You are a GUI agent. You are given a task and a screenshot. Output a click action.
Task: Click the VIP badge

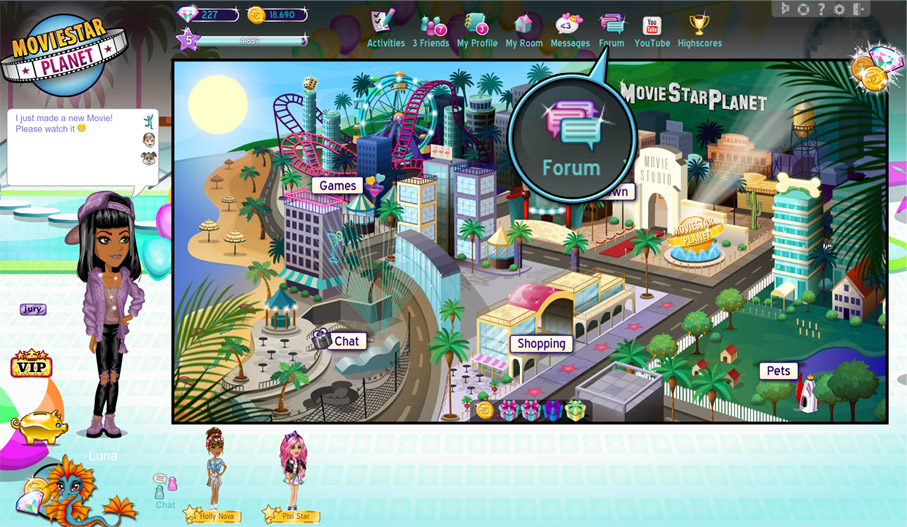[x=31, y=365]
